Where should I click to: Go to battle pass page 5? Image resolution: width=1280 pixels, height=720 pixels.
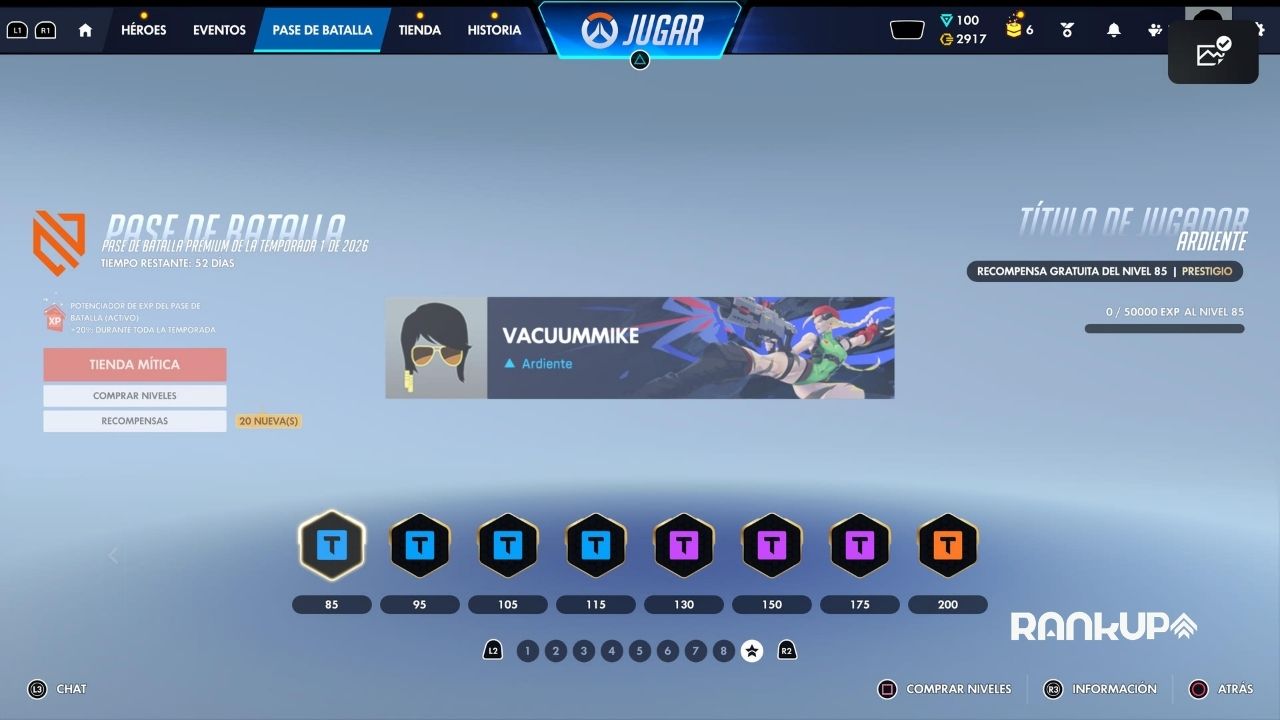point(640,651)
